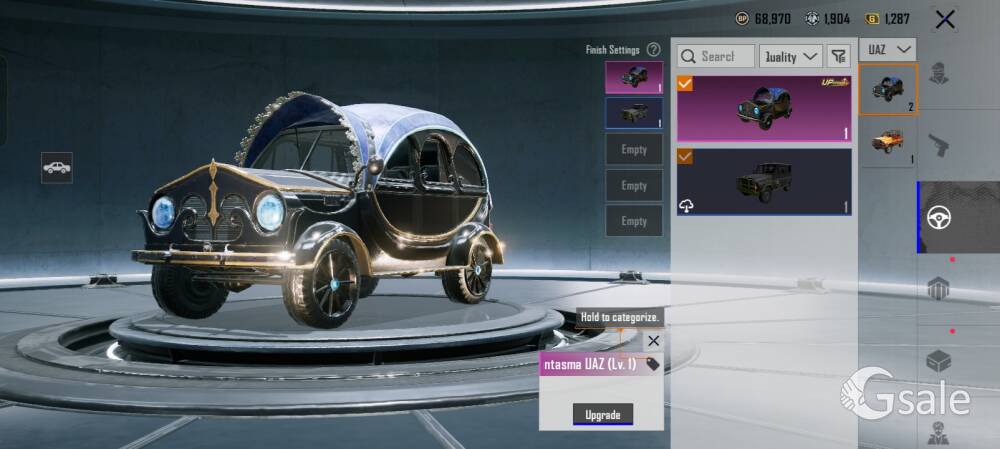Open the Finish Settings help icon
Viewport: 1000px width, 449px height.
coord(653,49)
